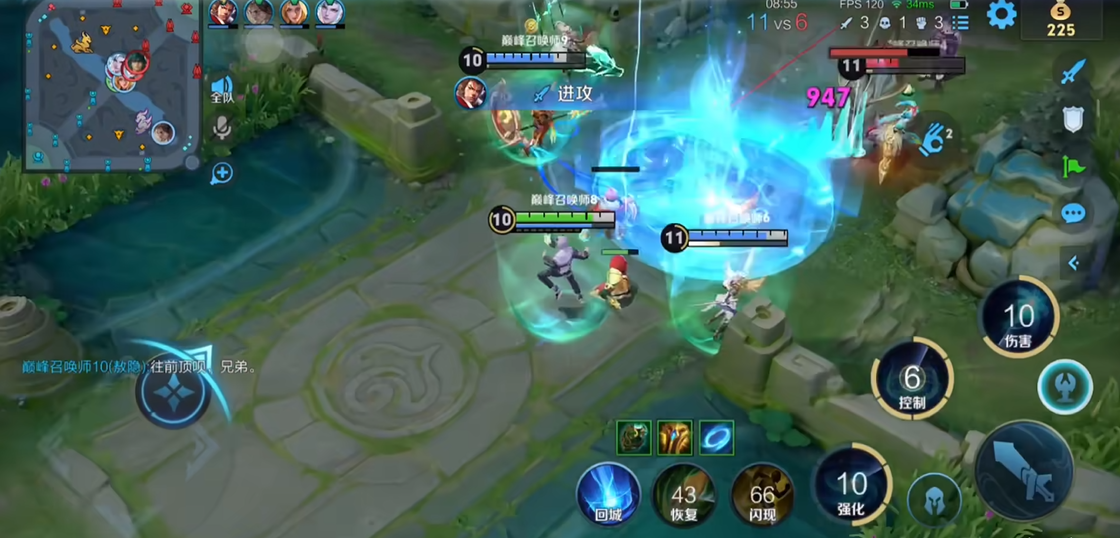This screenshot has width=1120, height=538.
Task: Open the quick chat speech bubble
Action: 1073,213
